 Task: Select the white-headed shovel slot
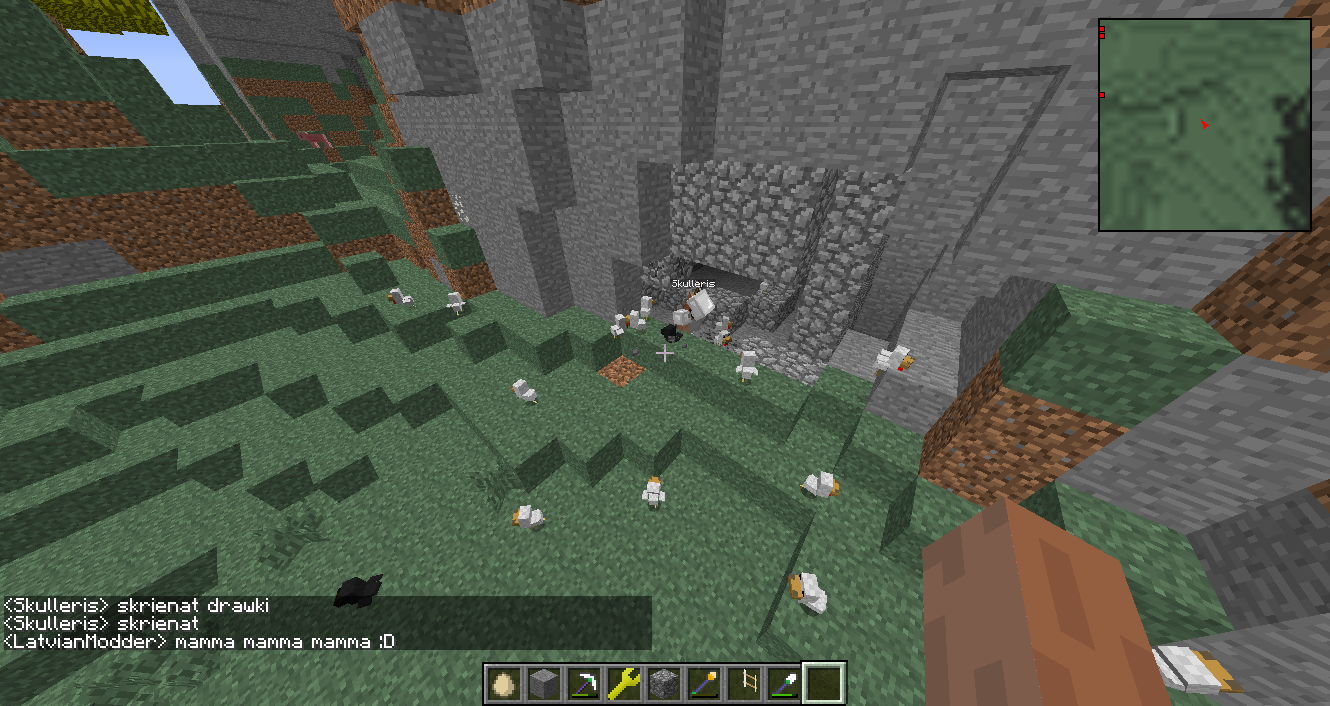point(785,683)
